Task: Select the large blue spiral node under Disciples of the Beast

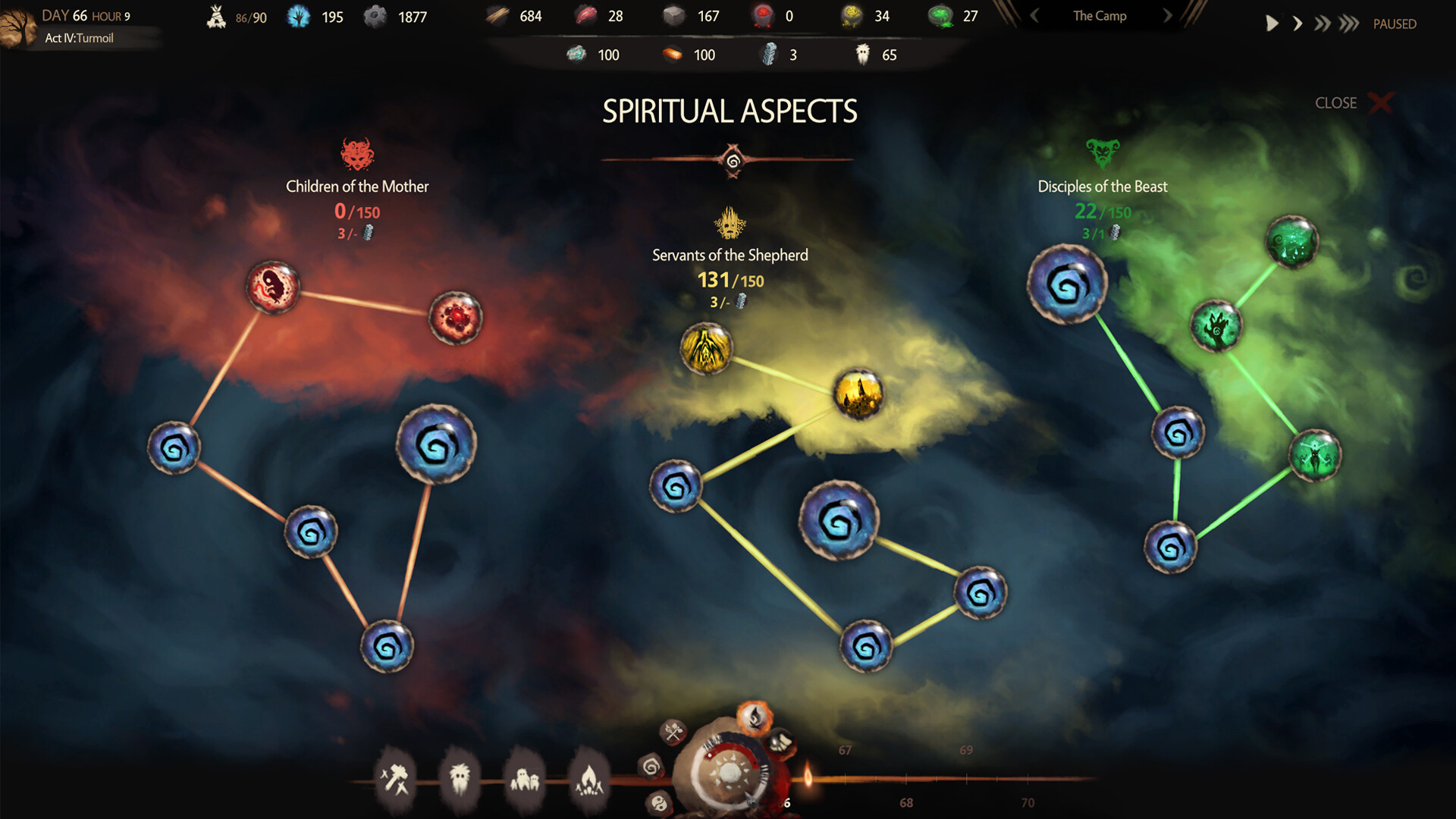Action: click(1067, 284)
